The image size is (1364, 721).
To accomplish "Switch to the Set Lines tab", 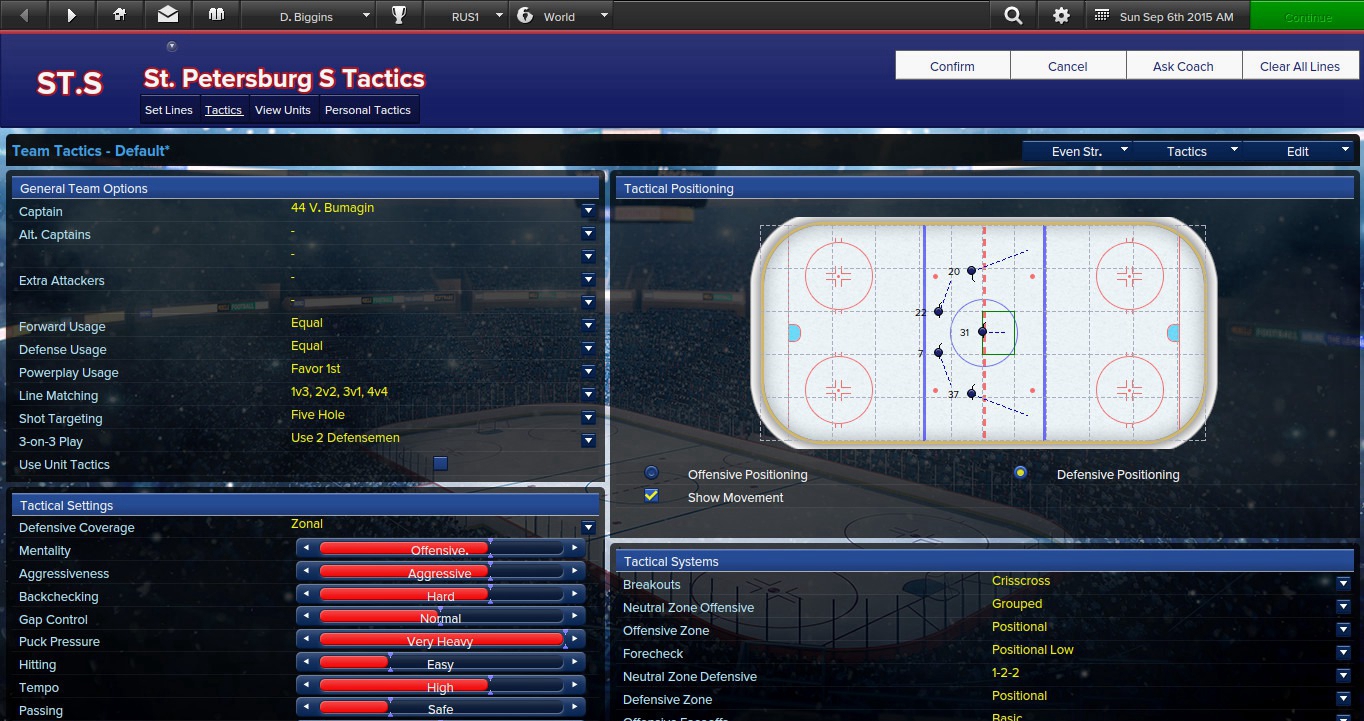I will coord(168,110).
